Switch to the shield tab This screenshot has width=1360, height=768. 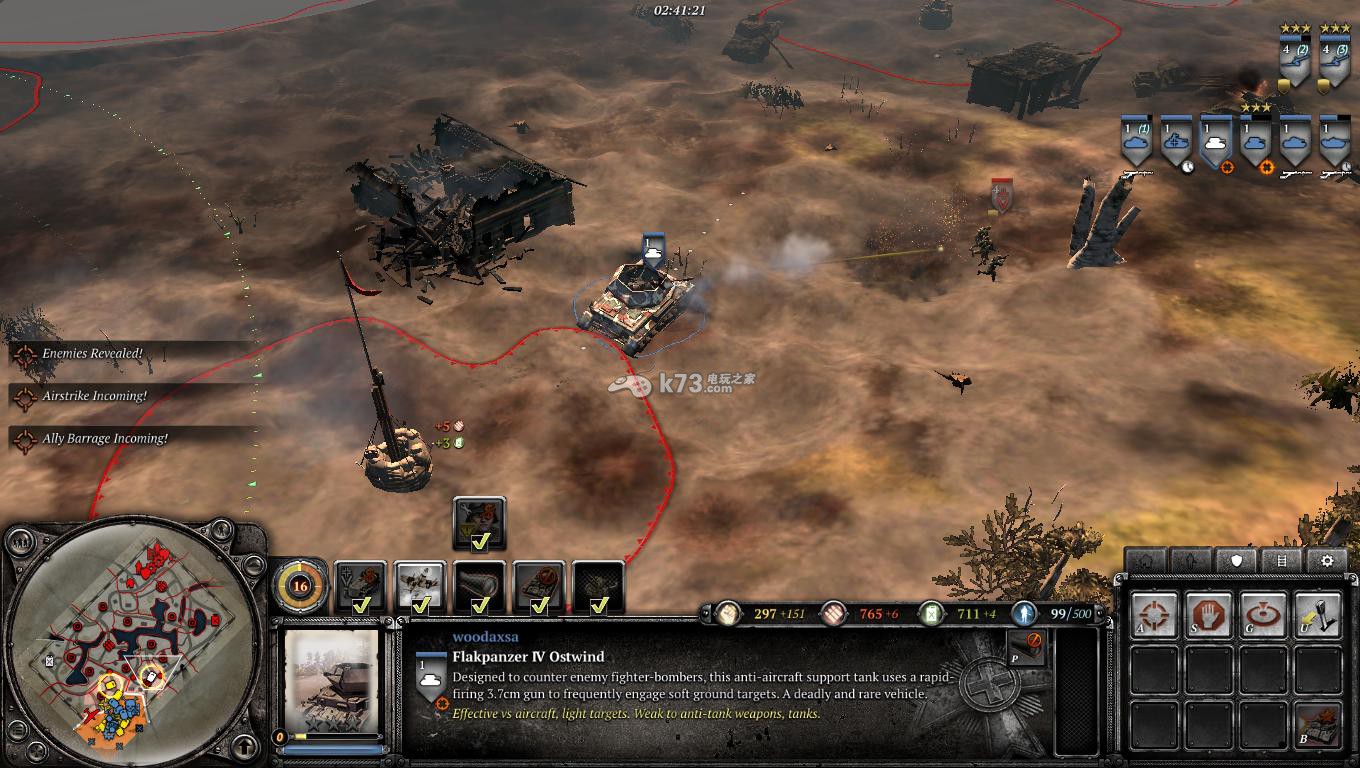point(1237,560)
